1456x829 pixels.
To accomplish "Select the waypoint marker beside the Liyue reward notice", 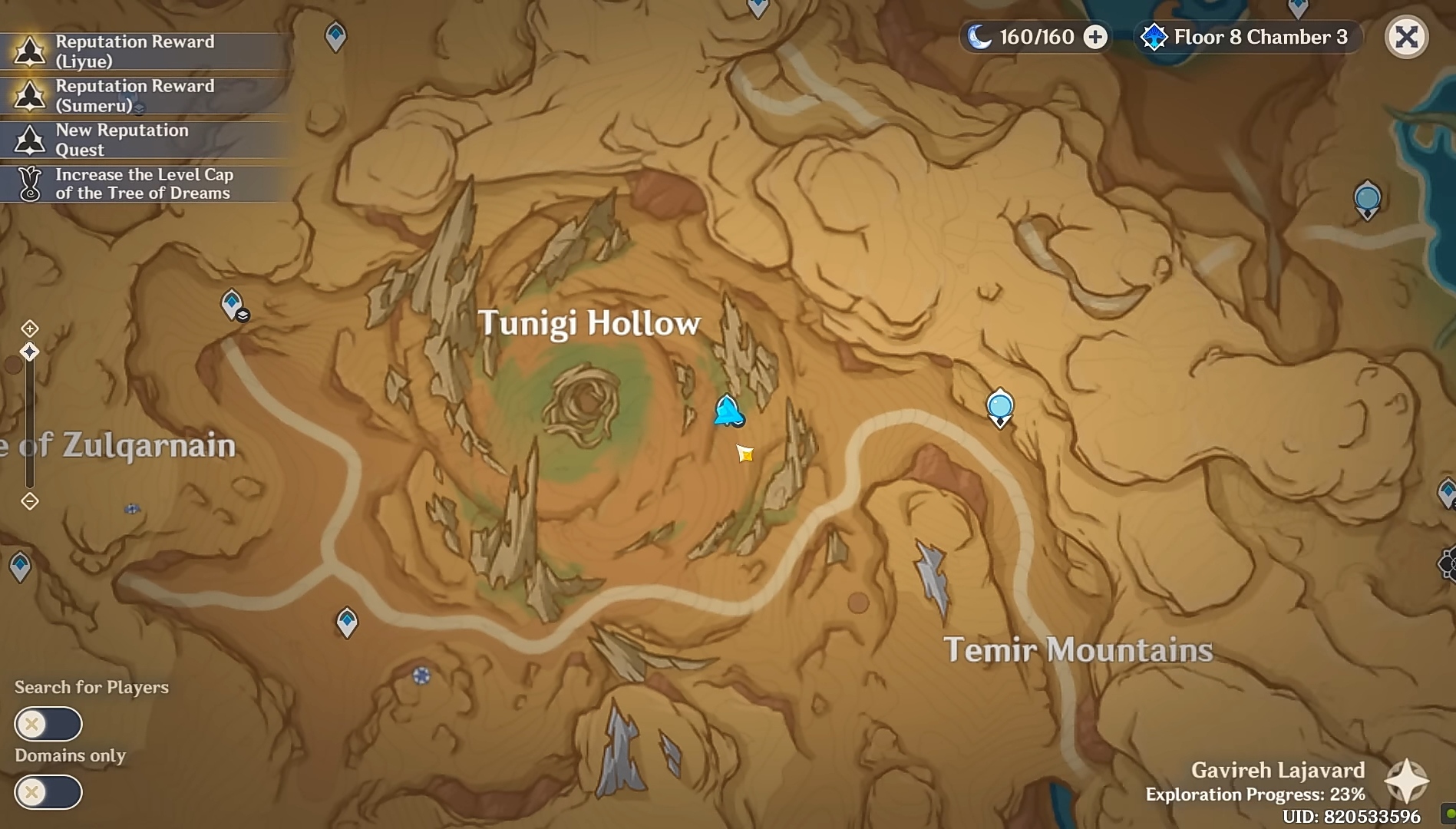I will click(335, 35).
